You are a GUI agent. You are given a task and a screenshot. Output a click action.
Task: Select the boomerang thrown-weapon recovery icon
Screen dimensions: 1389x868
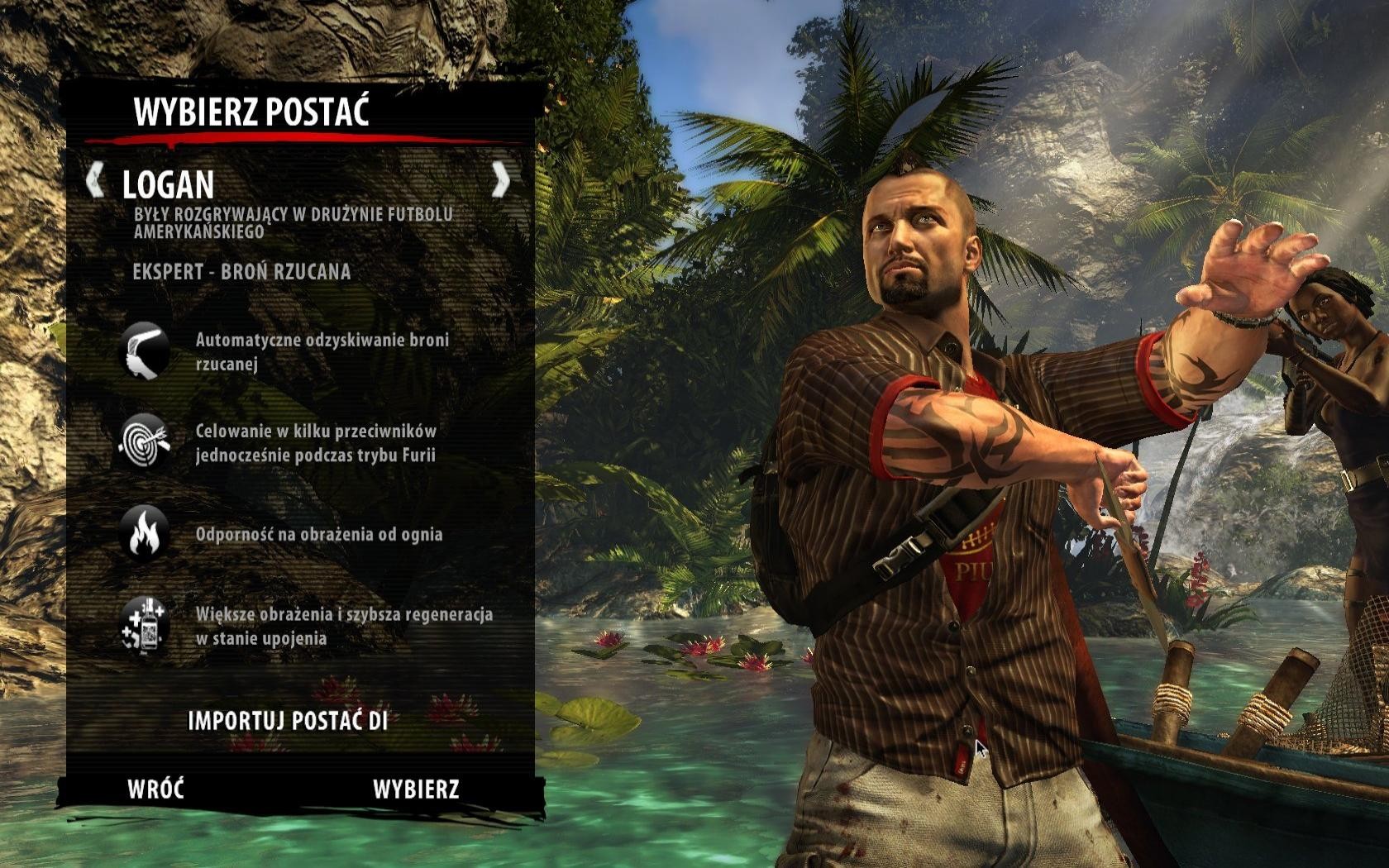(x=145, y=351)
